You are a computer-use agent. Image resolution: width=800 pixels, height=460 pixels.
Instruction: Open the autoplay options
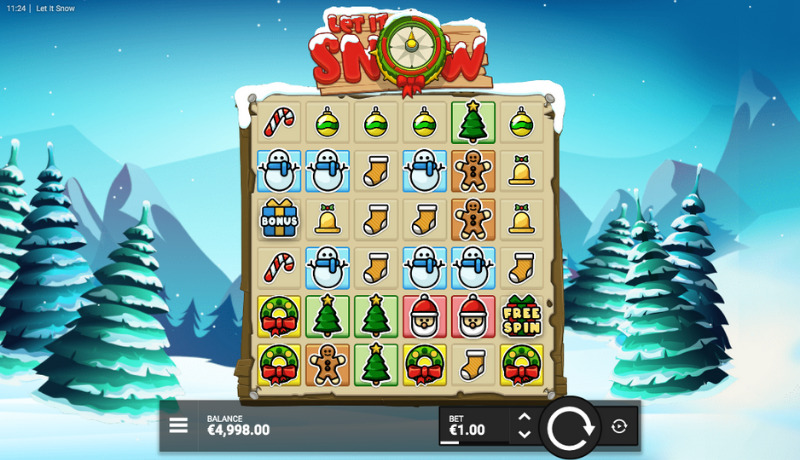coord(619,427)
